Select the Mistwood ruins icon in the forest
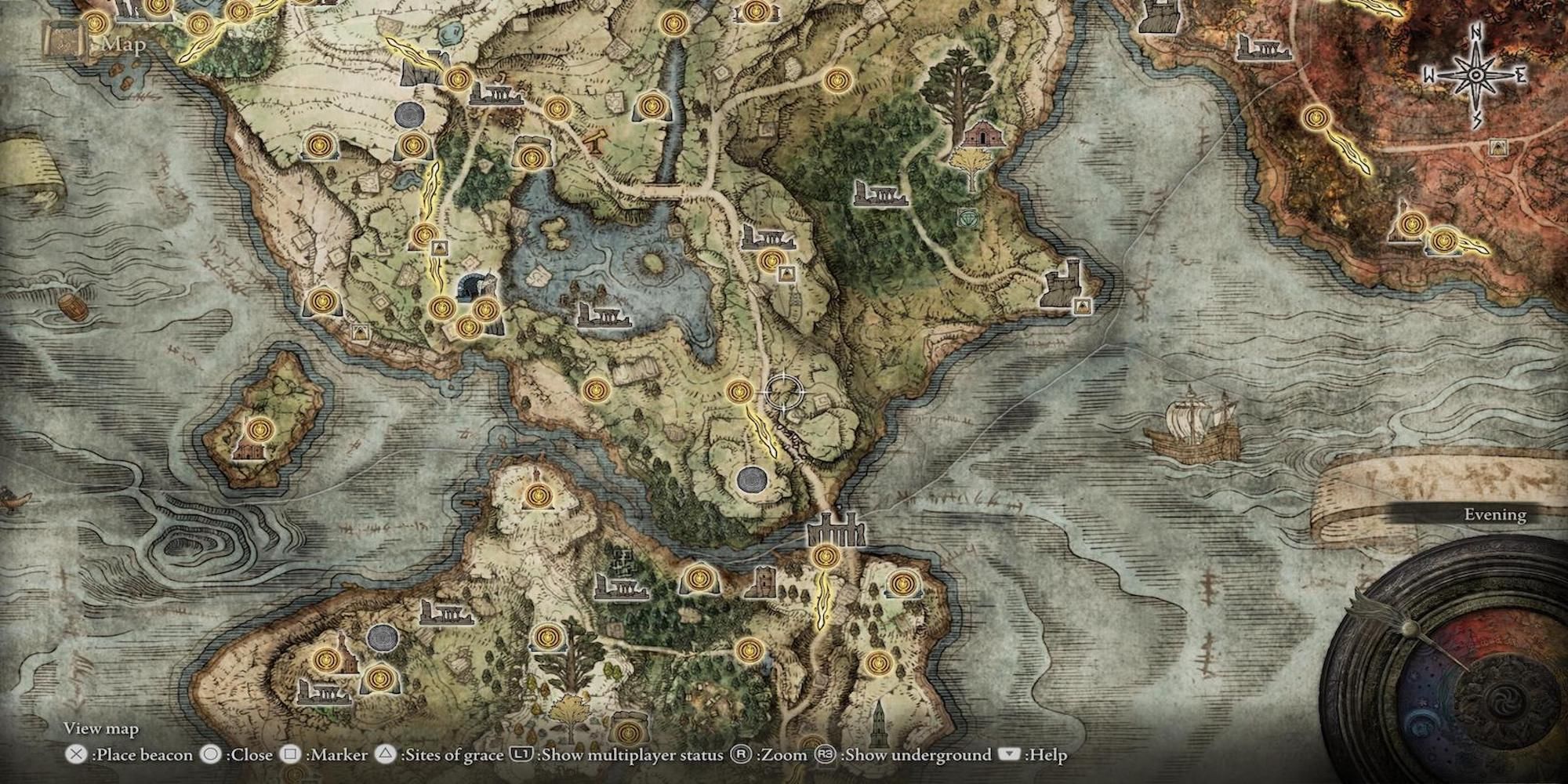 (880, 193)
